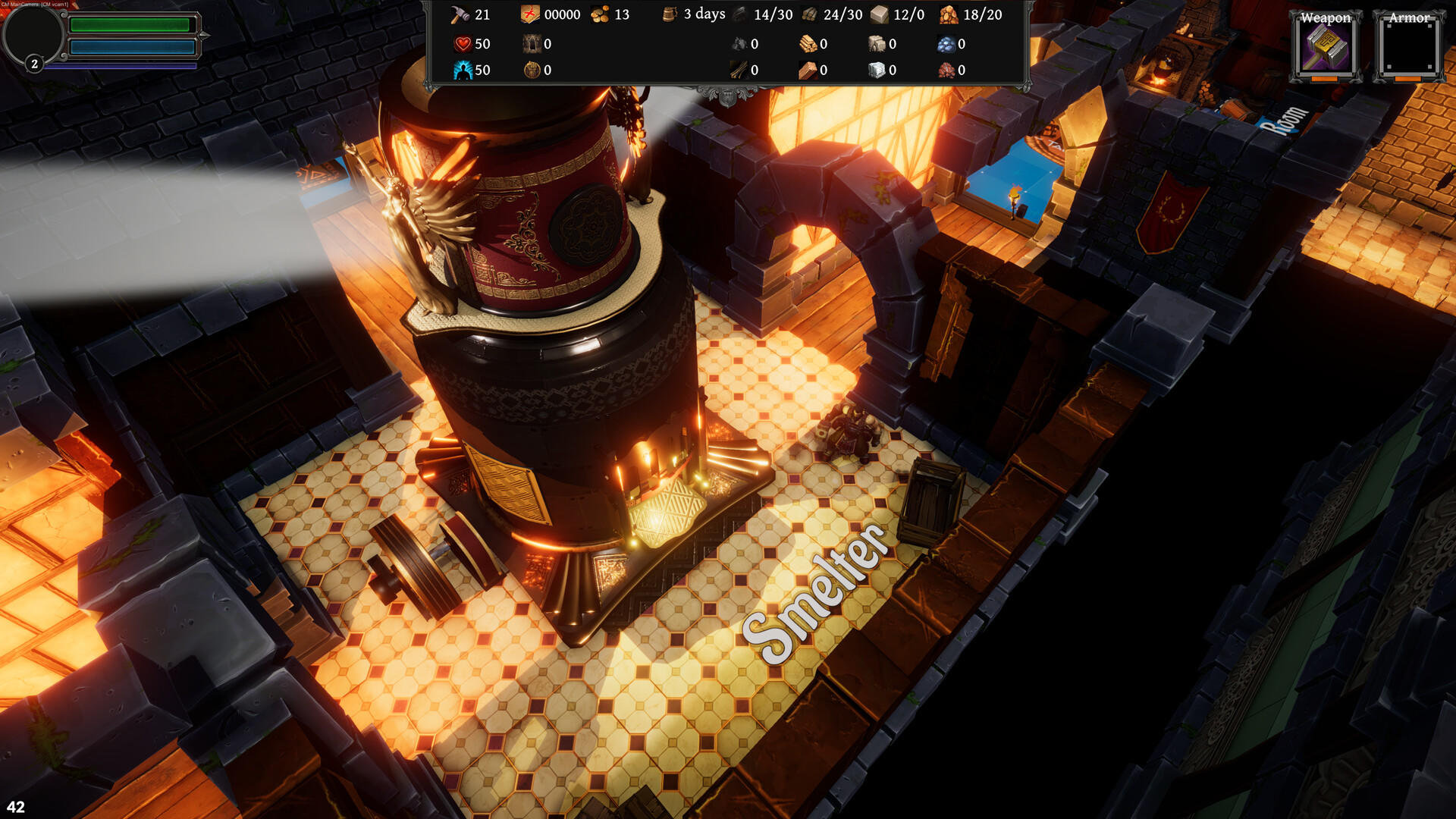The width and height of the screenshot is (1456, 819).
Task: Click the red heart health icon showing 50
Action: tap(463, 44)
